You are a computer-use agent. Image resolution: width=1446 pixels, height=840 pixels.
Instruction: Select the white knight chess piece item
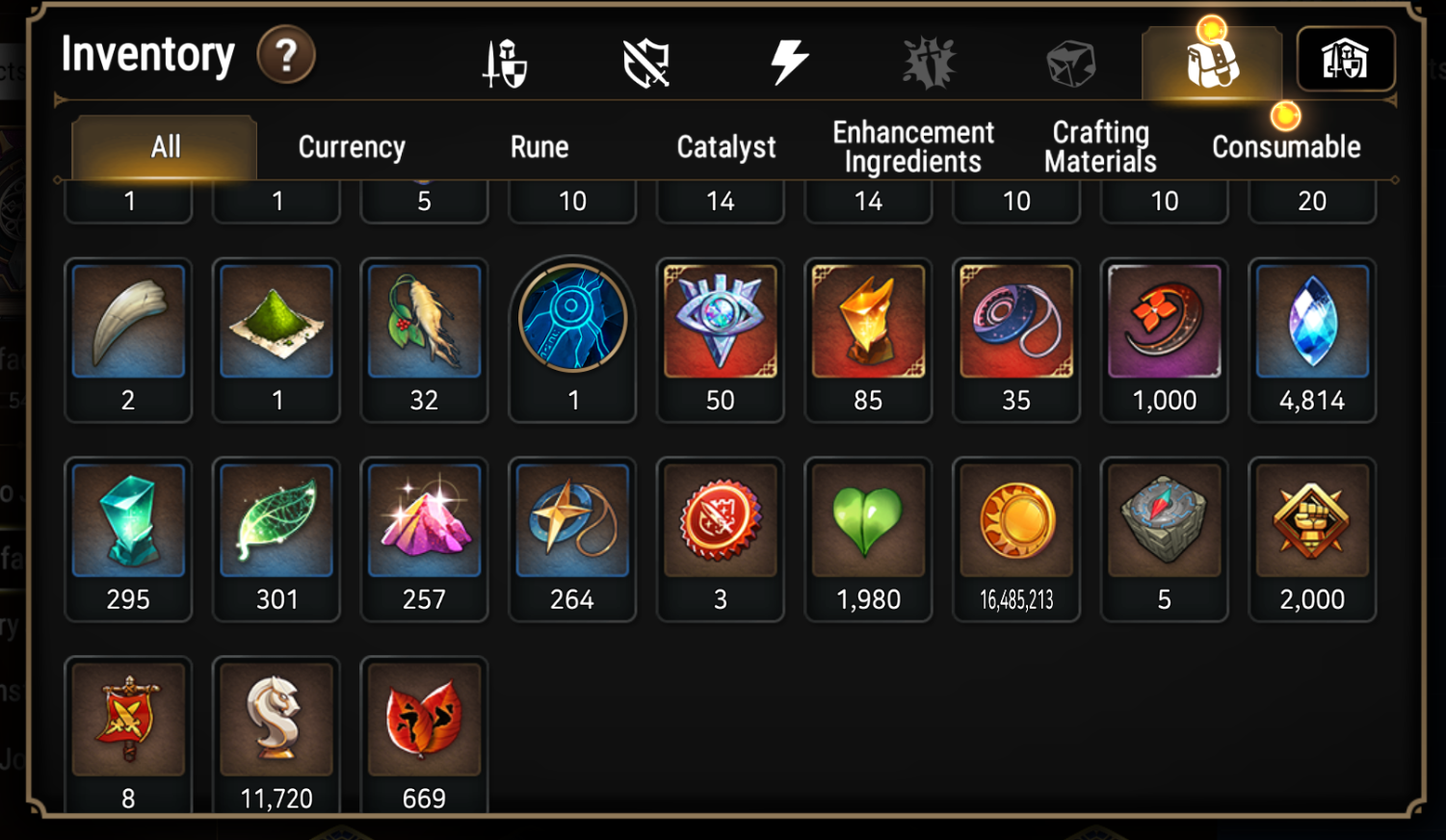pyautogui.click(x=276, y=720)
